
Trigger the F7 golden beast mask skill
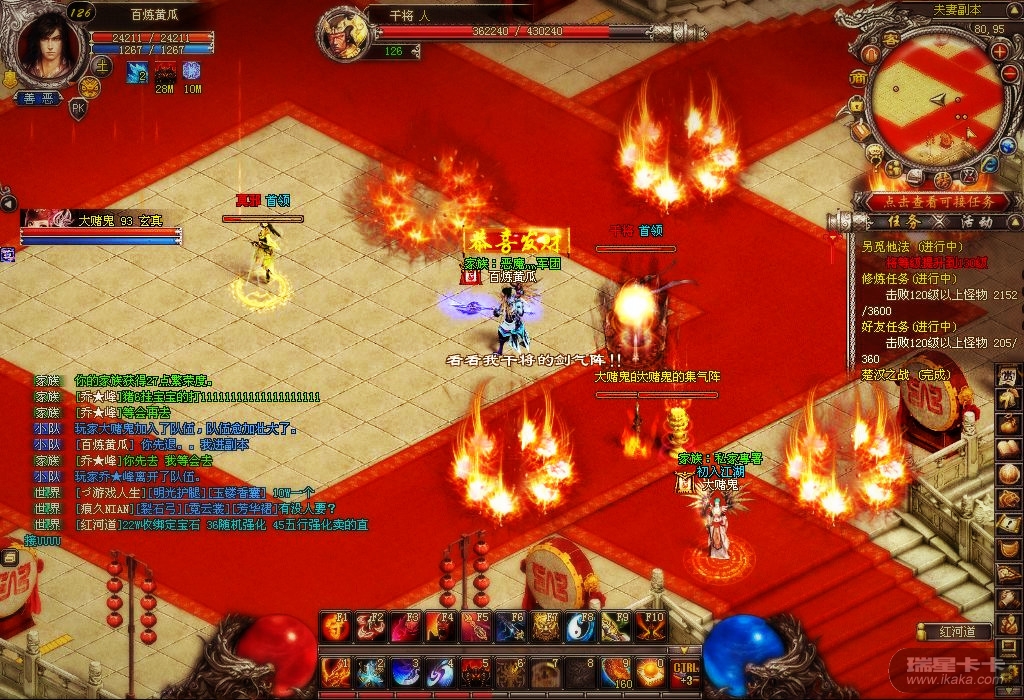coord(545,627)
